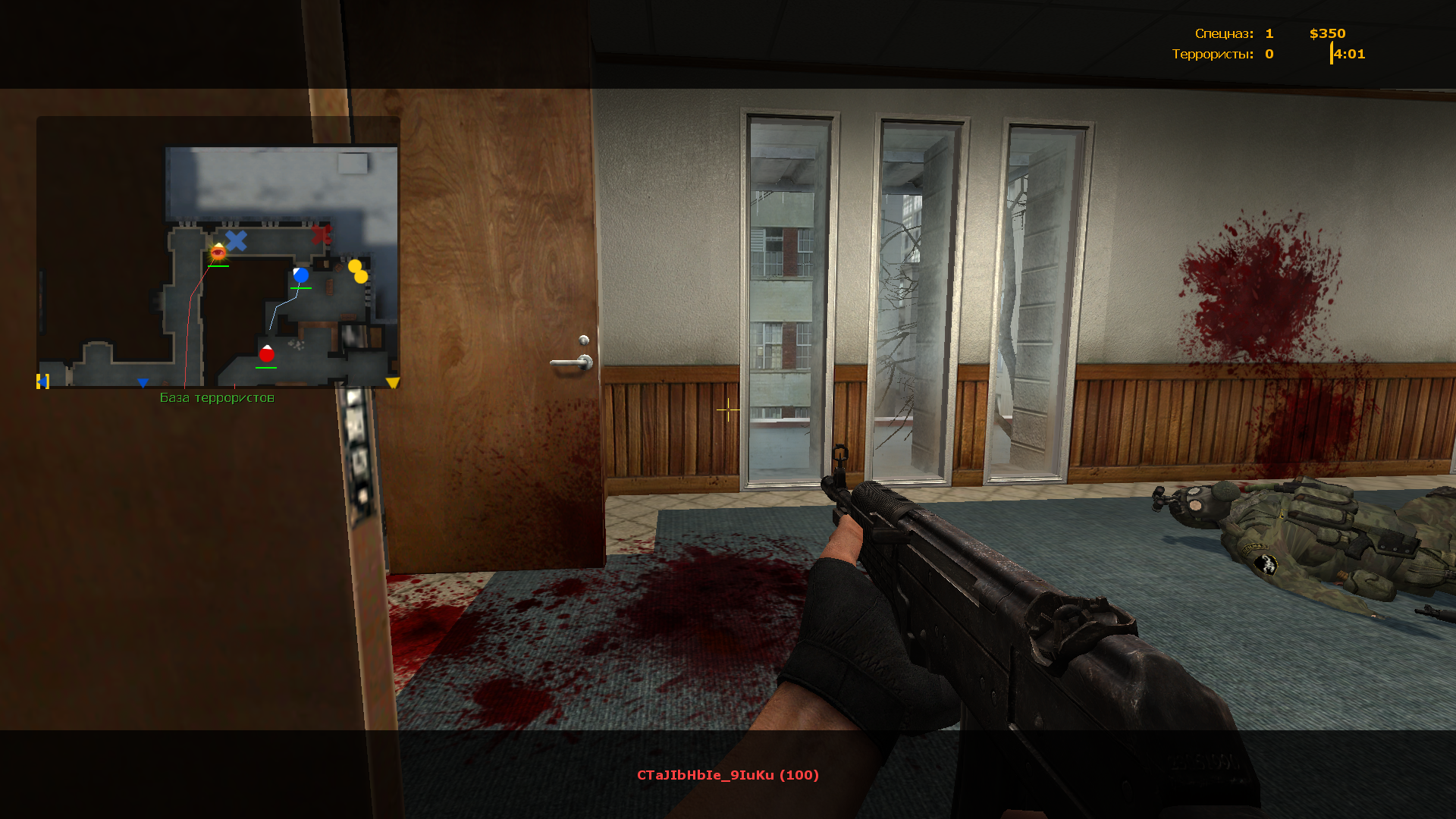
Task: Click the yellow triangle marker at minimap corner
Action: pyautogui.click(x=392, y=383)
